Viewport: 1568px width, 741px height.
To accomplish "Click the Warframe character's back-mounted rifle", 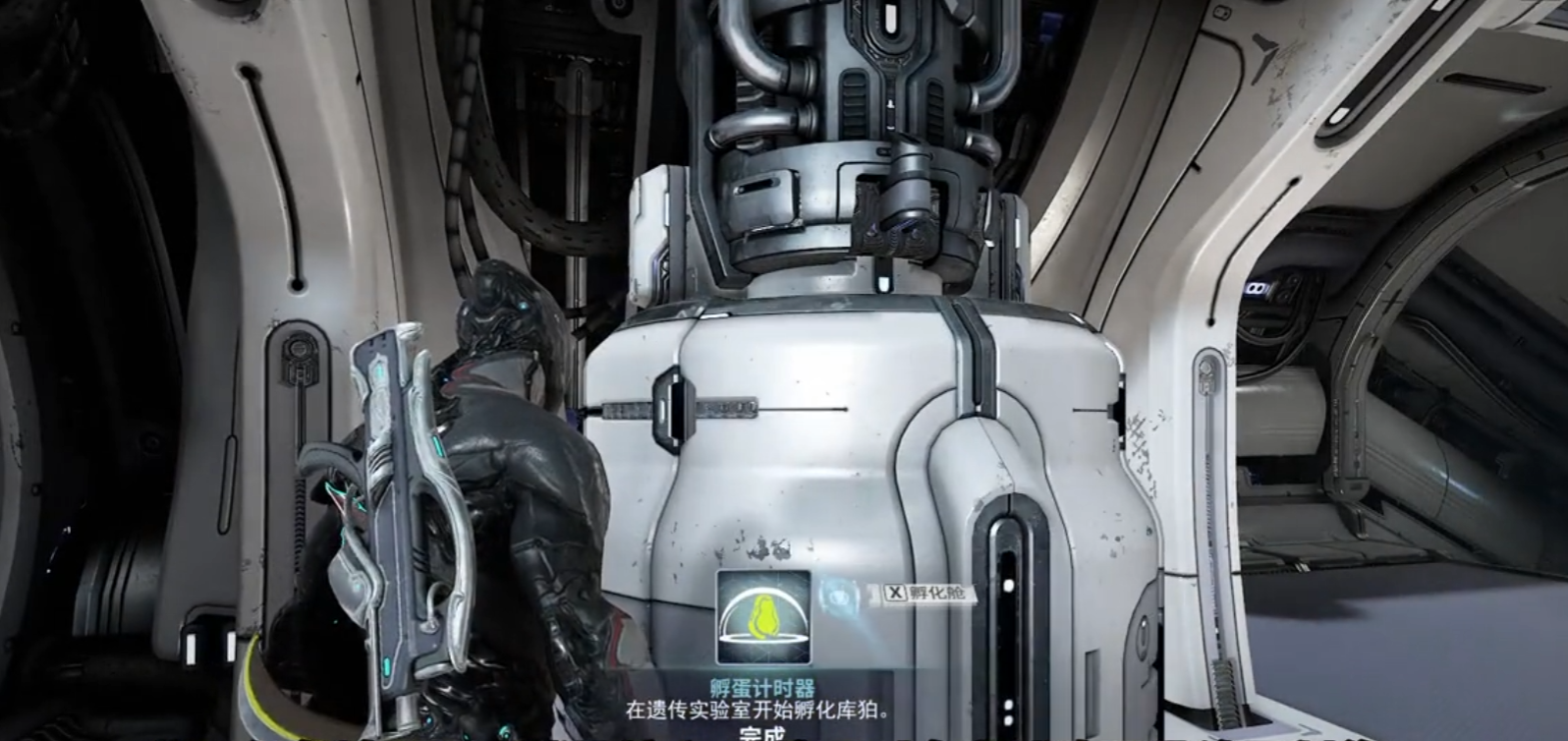I will tap(391, 491).
